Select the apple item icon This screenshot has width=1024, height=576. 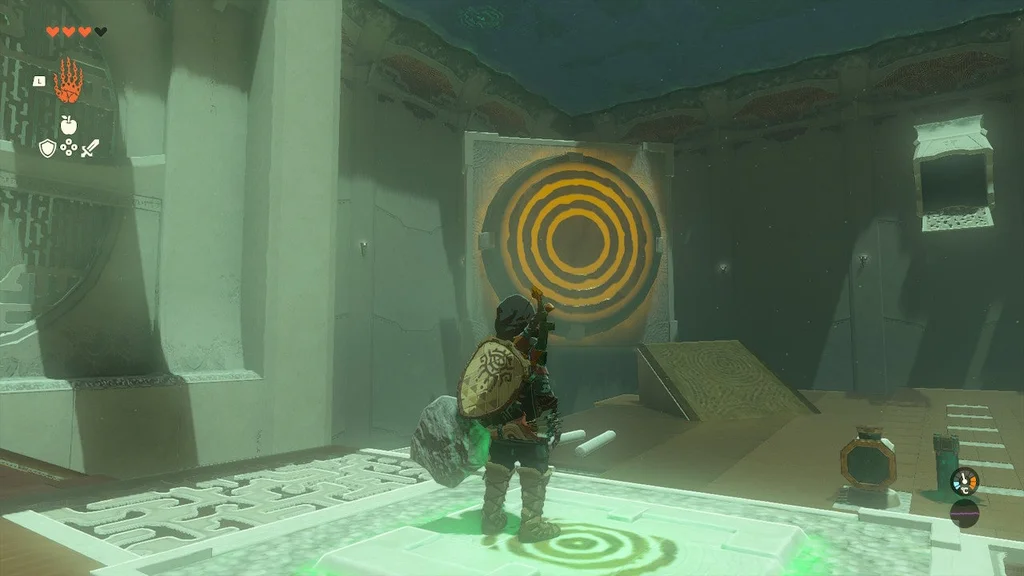(x=68, y=124)
